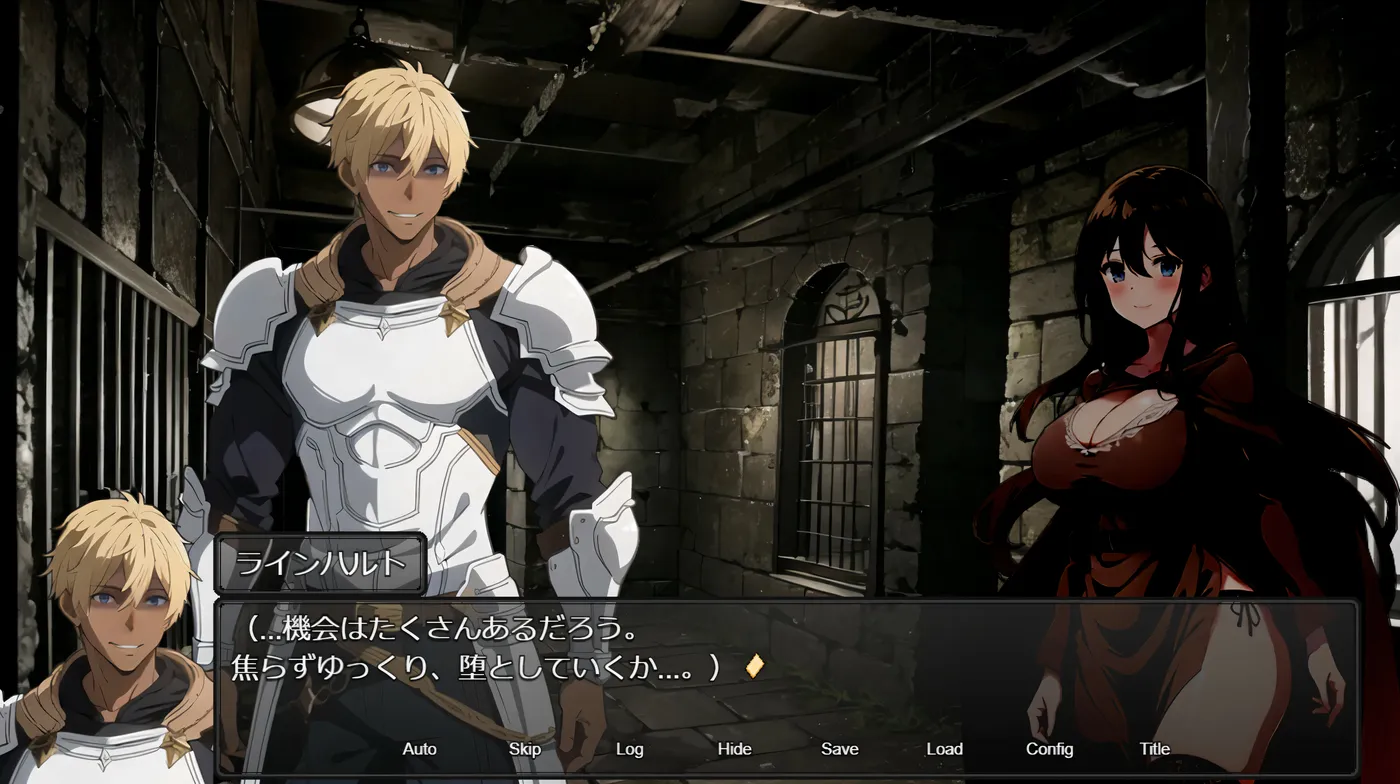Advance dialogue via the yellow diamond indicator
Screen dimensions: 1400x784
point(754,666)
